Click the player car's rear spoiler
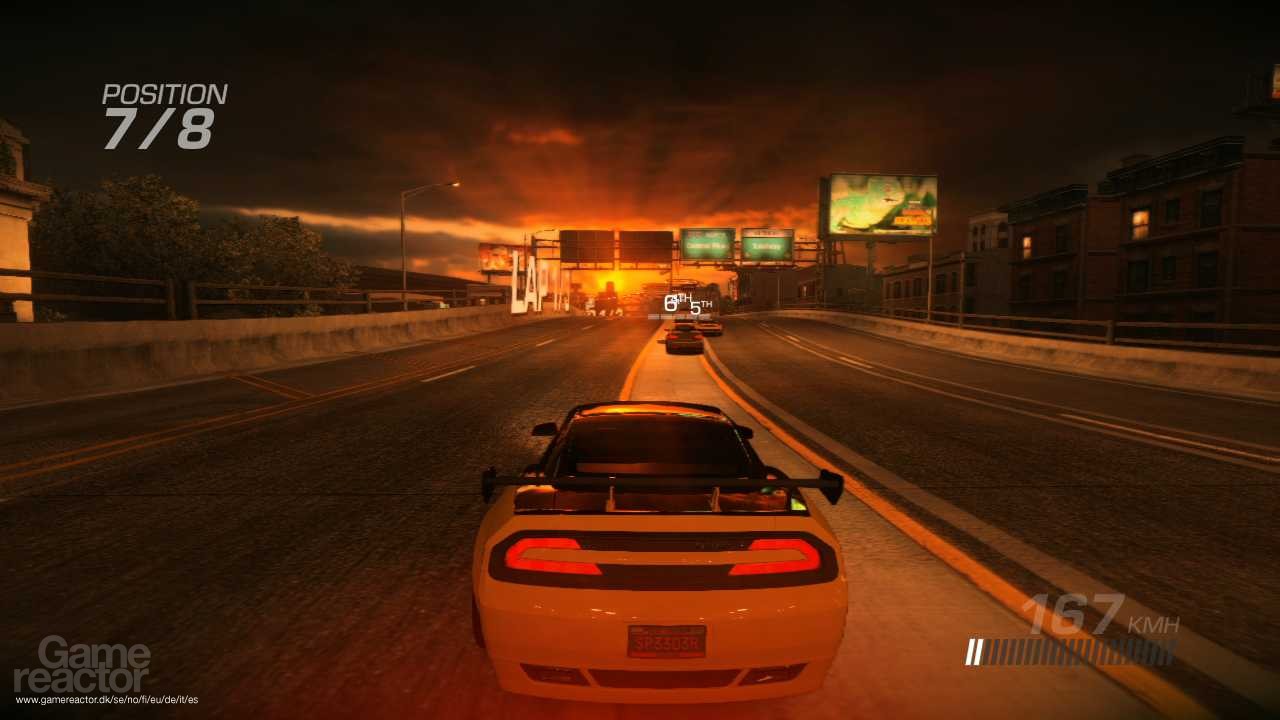This screenshot has width=1280, height=720. [x=660, y=480]
